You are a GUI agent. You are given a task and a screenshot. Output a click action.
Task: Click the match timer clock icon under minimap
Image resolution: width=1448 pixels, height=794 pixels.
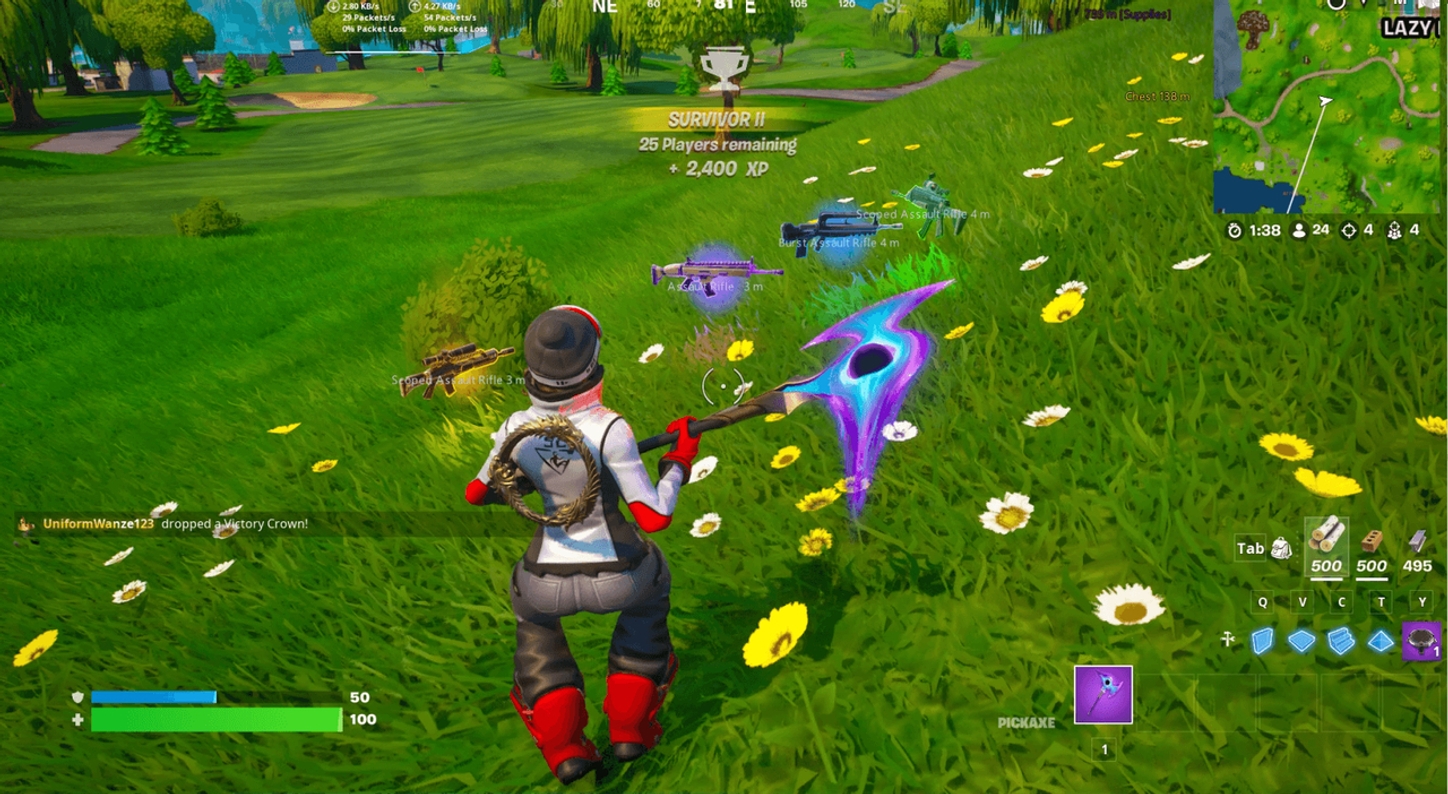(1235, 230)
